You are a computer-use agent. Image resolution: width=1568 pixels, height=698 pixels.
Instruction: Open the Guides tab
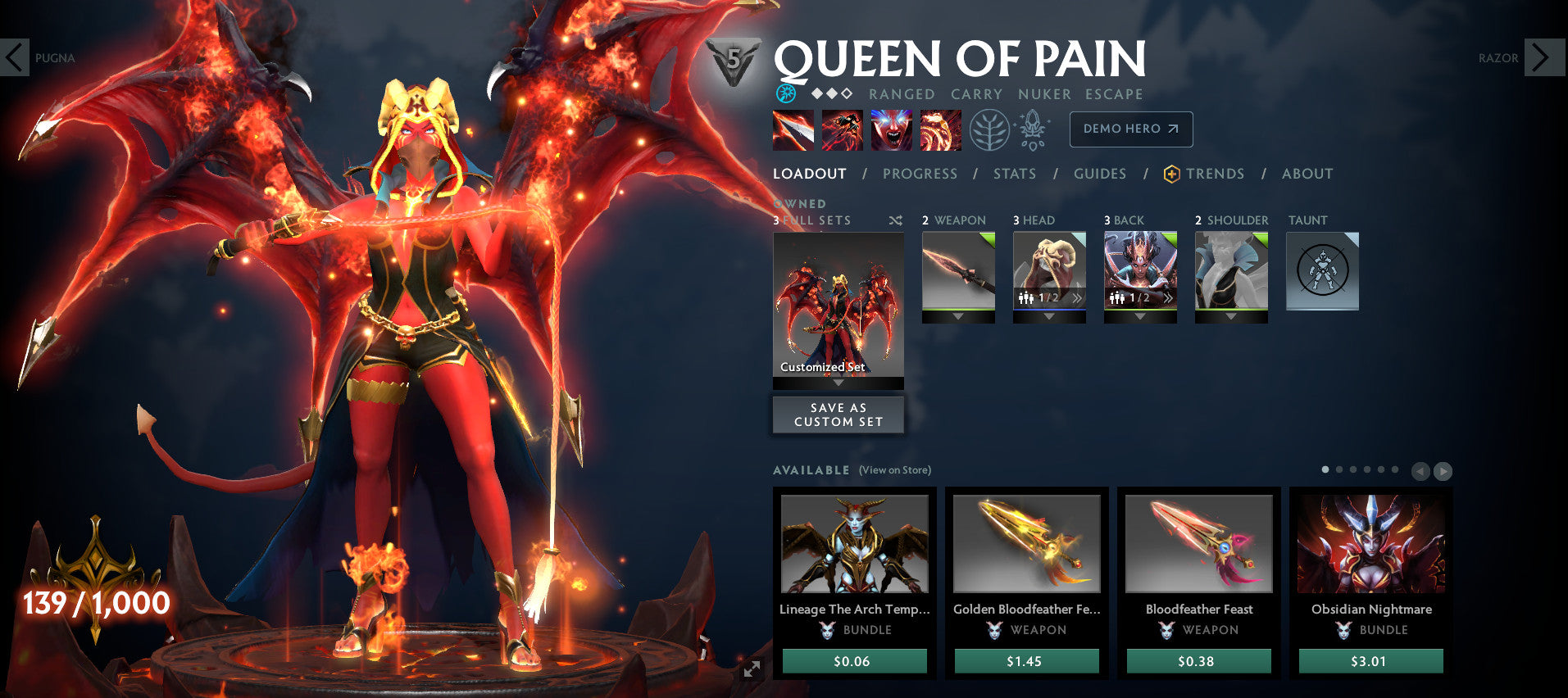(x=1099, y=174)
